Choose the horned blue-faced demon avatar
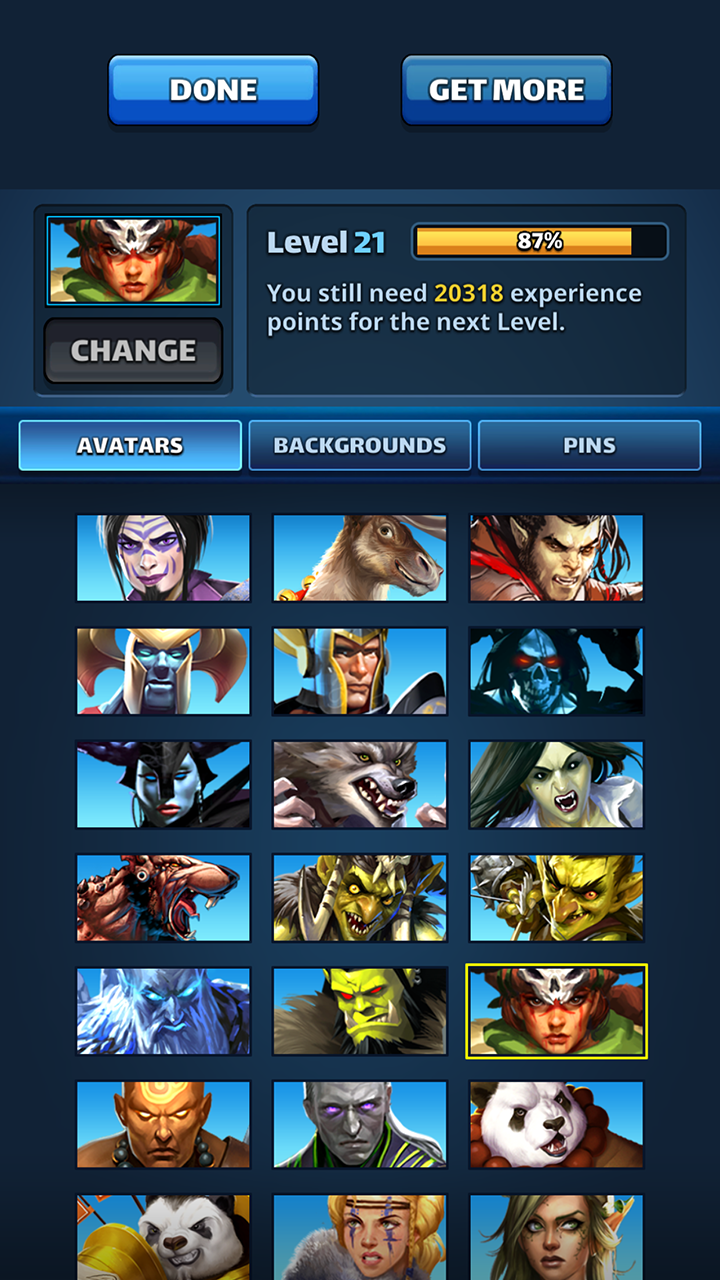 (x=164, y=671)
